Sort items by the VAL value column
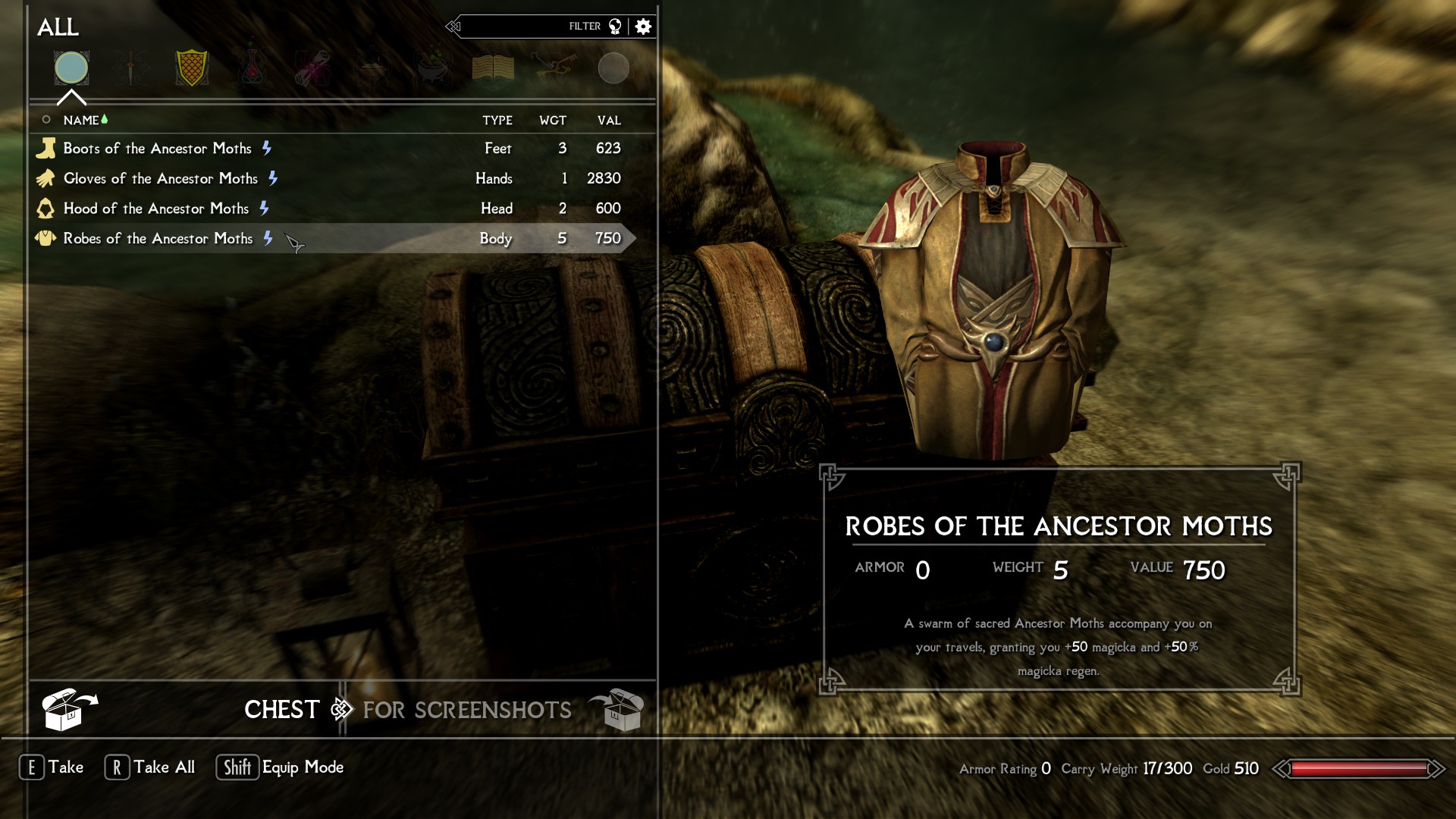Image resolution: width=1456 pixels, height=819 pixels. tap(609, 121)
